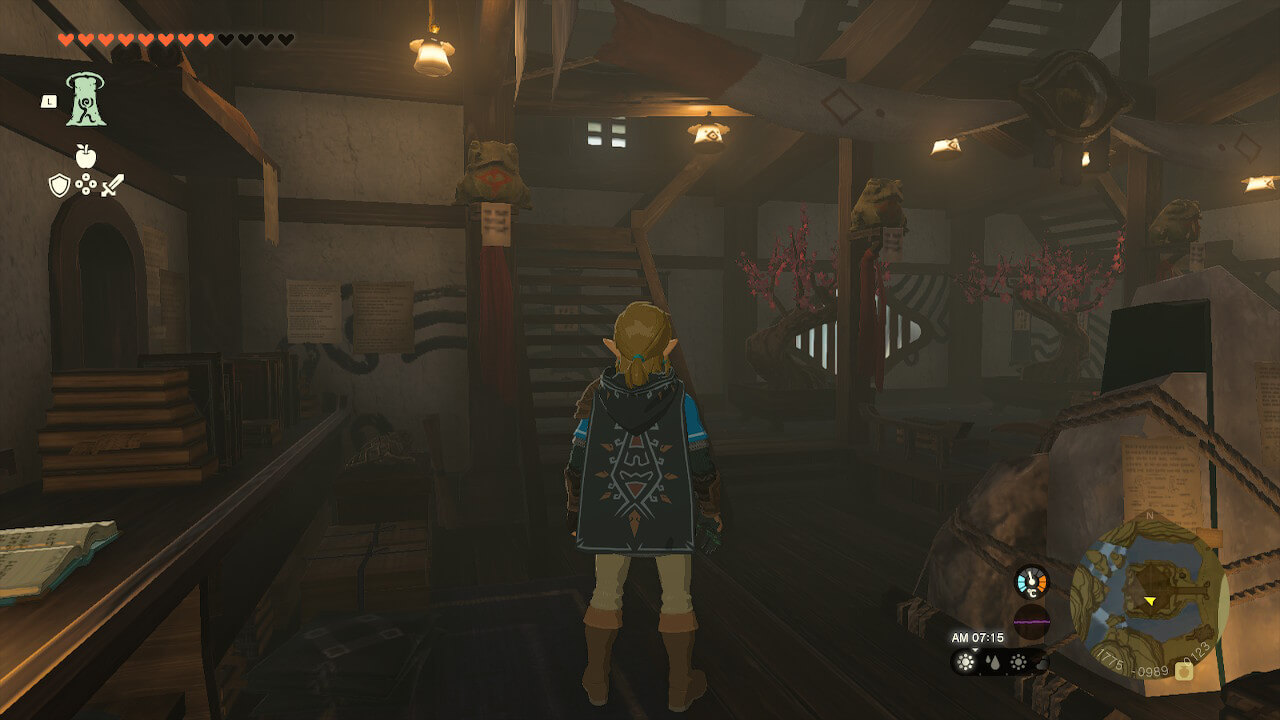Open the shield quick-select icon
The width and height of the screenshot is (1280, 720).
(x=58, y=185)
